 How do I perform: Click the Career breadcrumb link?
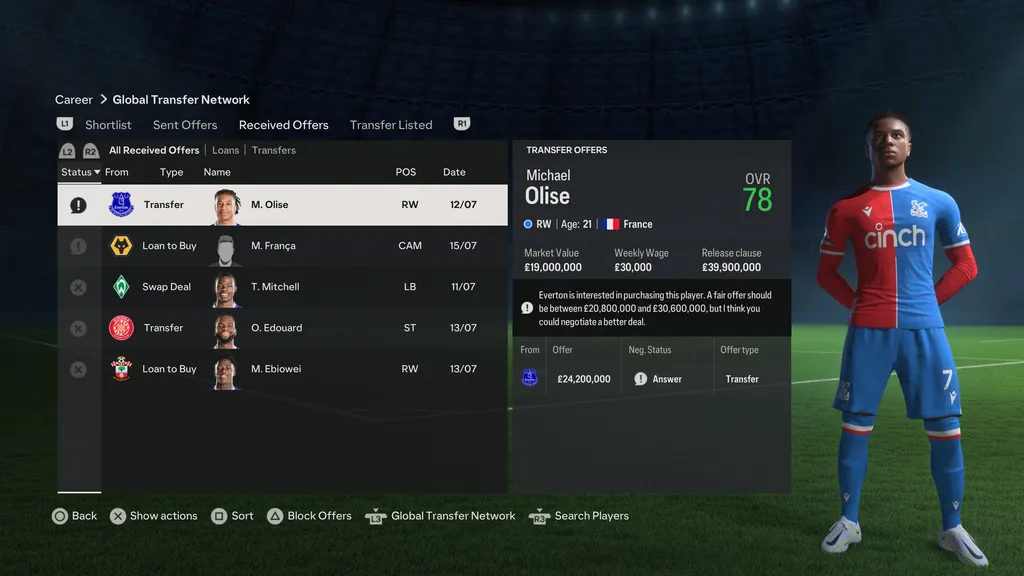point(74,100)
